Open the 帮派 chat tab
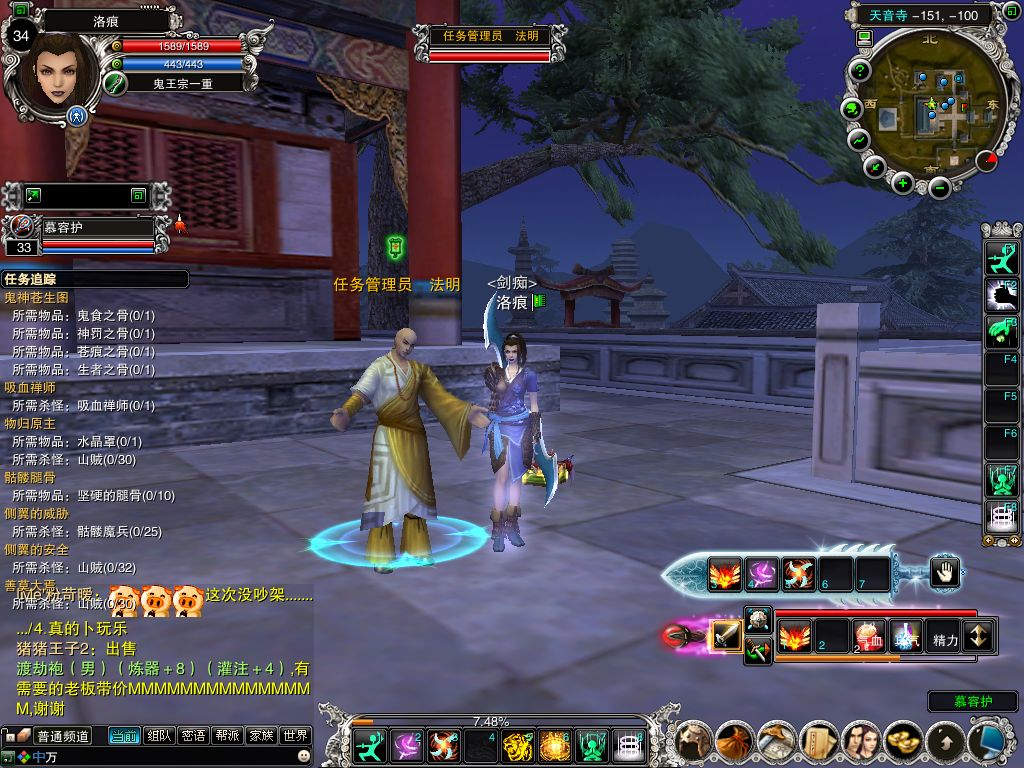The height and width of the screenshot is (768, 1024). [x=228, y=736]
